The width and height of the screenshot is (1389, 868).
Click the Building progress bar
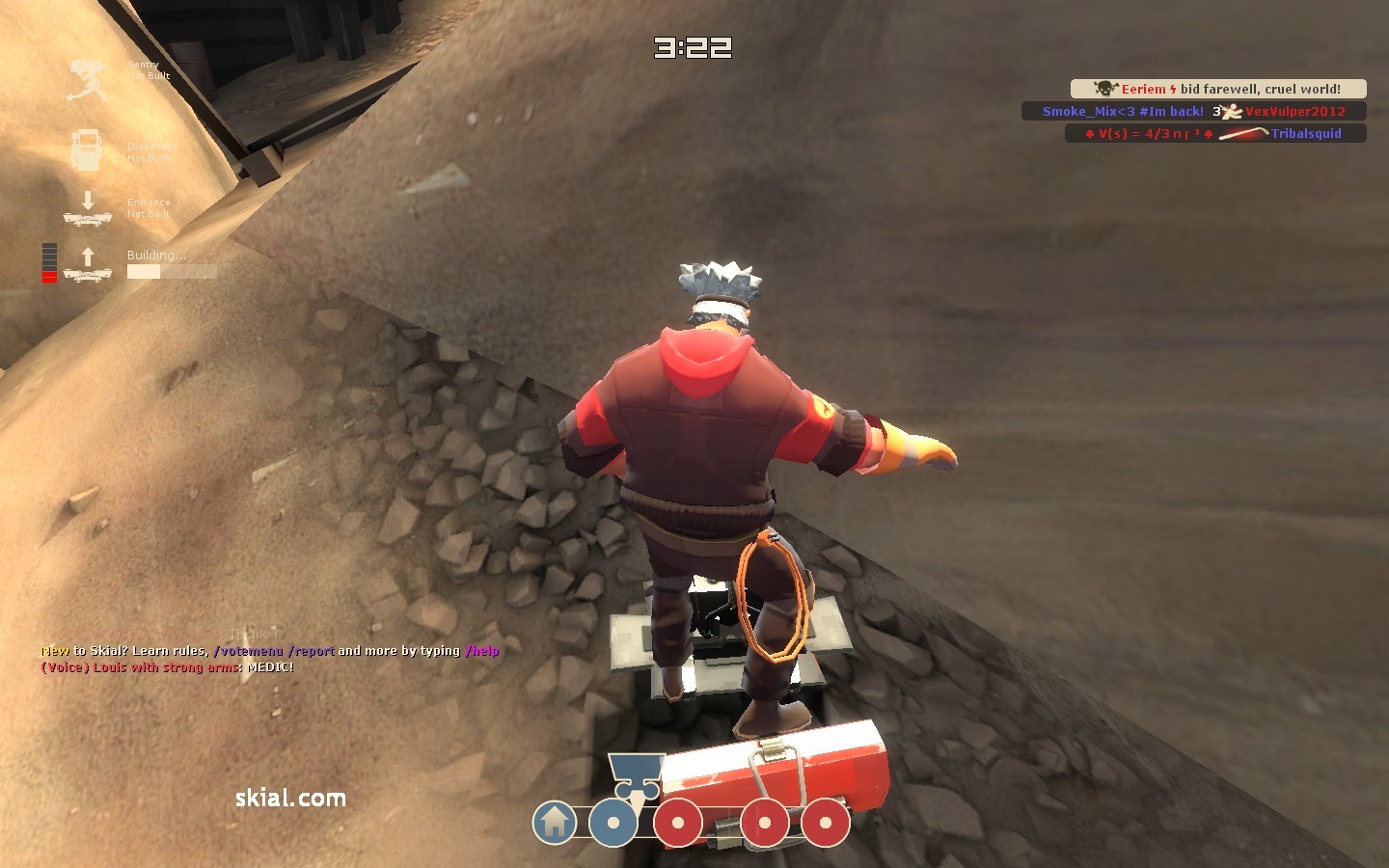172,272
